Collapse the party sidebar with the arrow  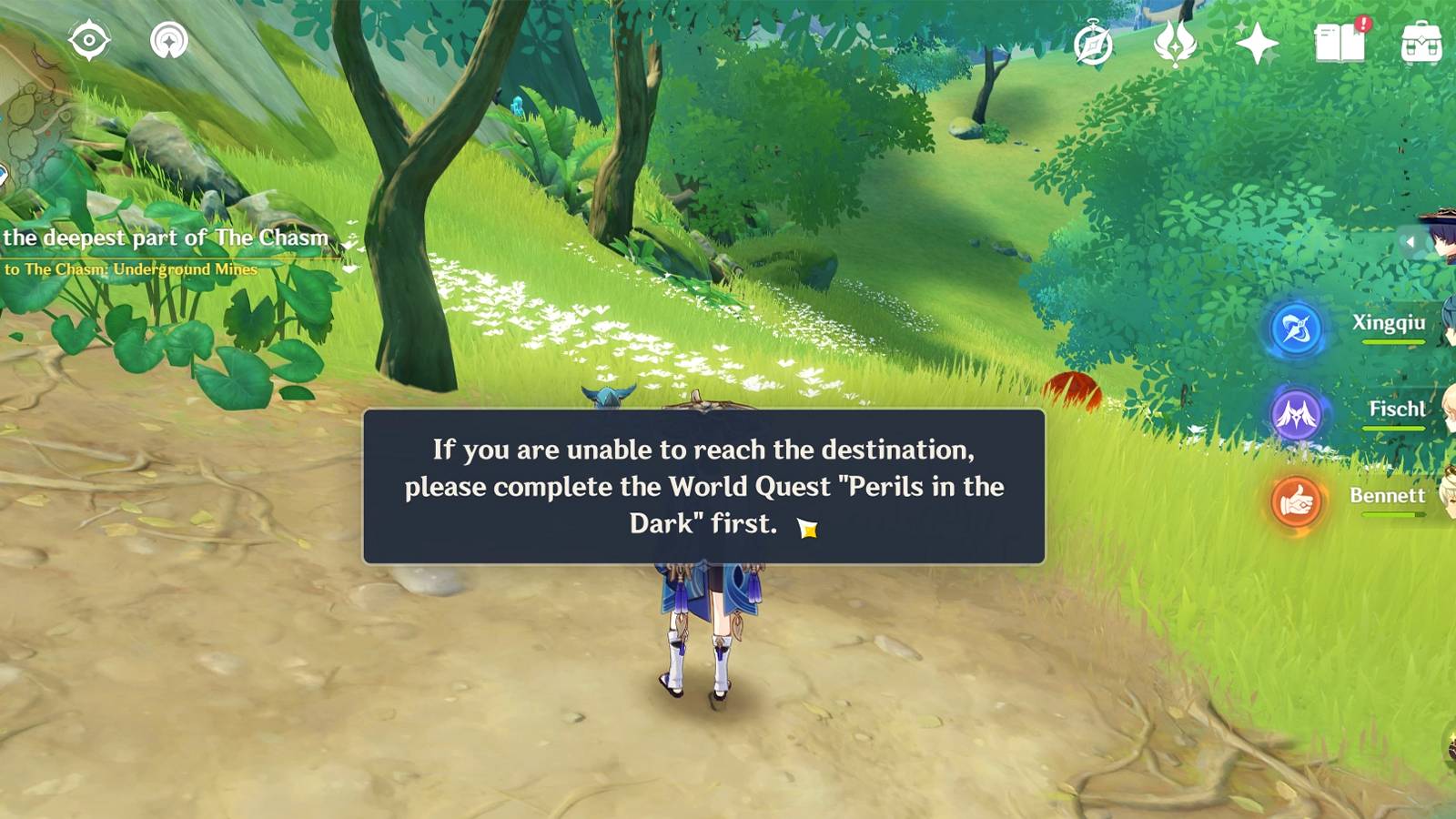(x=1411, y=241)
